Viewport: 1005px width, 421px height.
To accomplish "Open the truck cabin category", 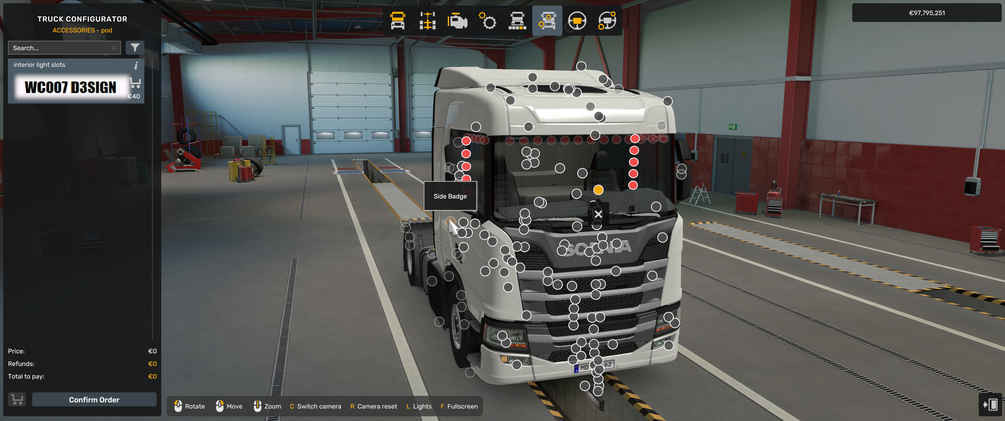I will (x=397, y=20).
